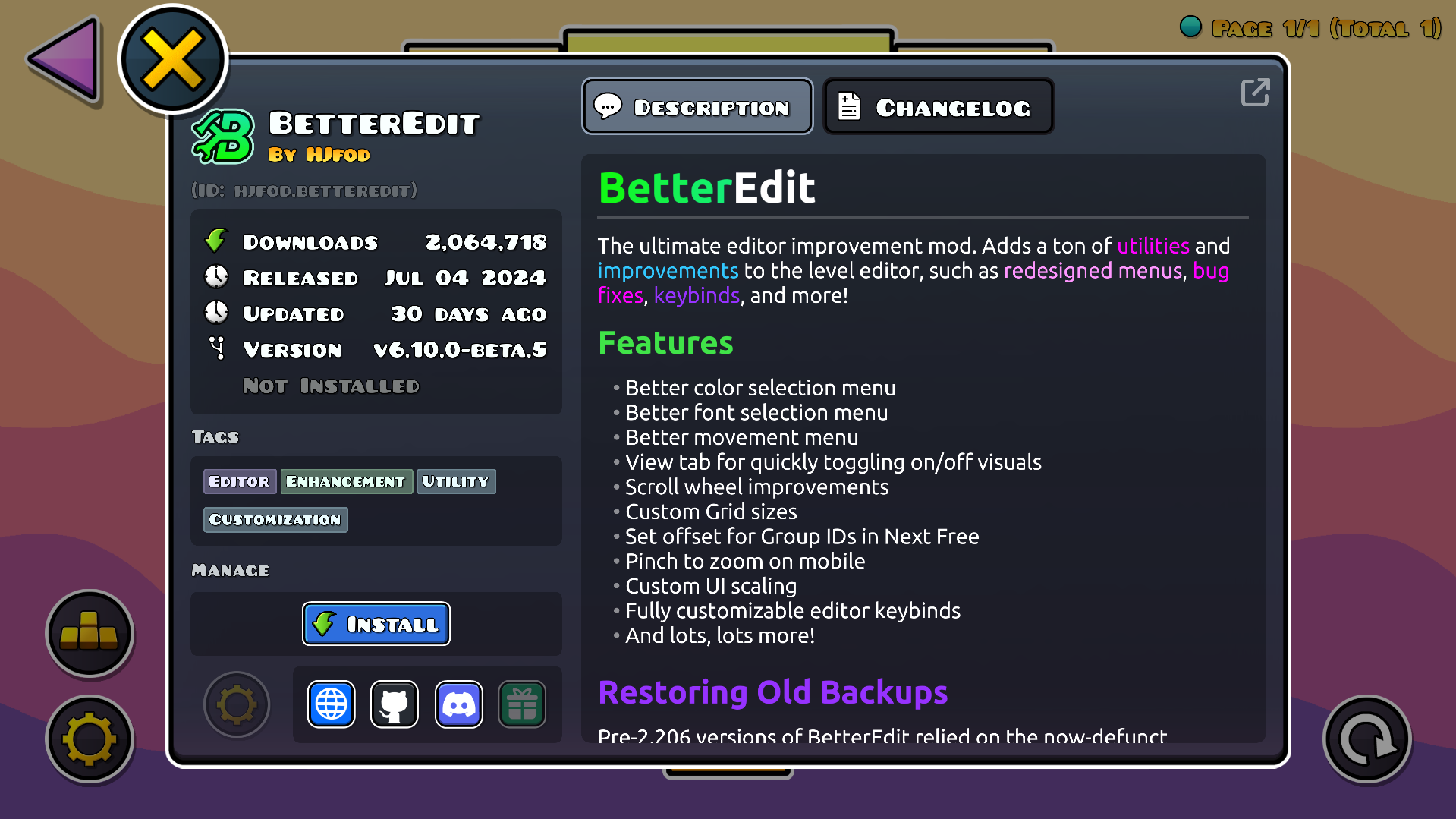
Task: Refresh the mod list with the circular arrow
Action: click(1366, 739)
